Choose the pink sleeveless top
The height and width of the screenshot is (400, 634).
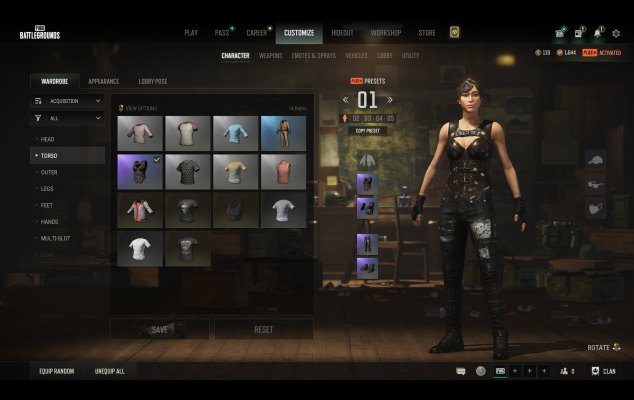point(283,171)
